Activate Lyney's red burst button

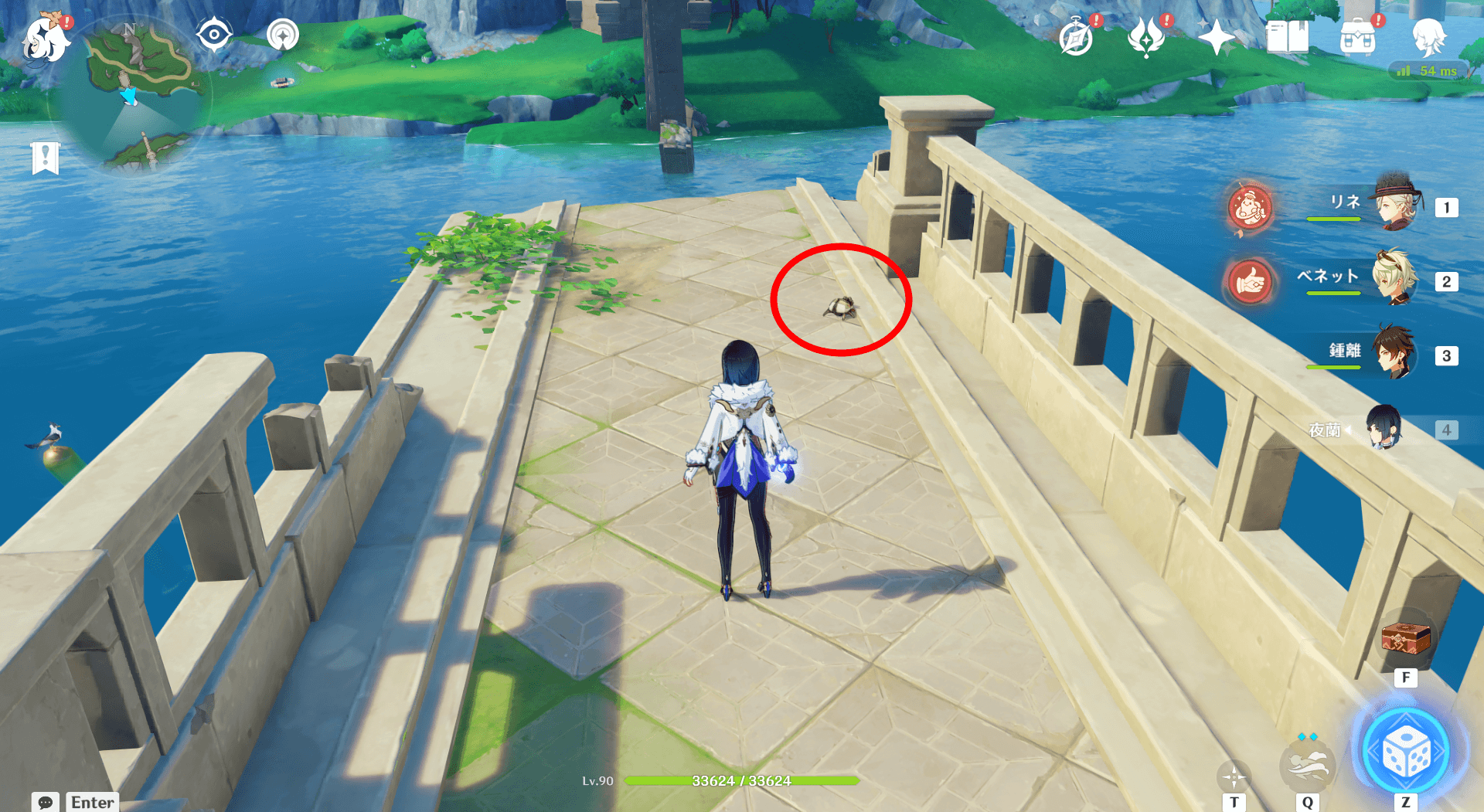pos(1249,210)
